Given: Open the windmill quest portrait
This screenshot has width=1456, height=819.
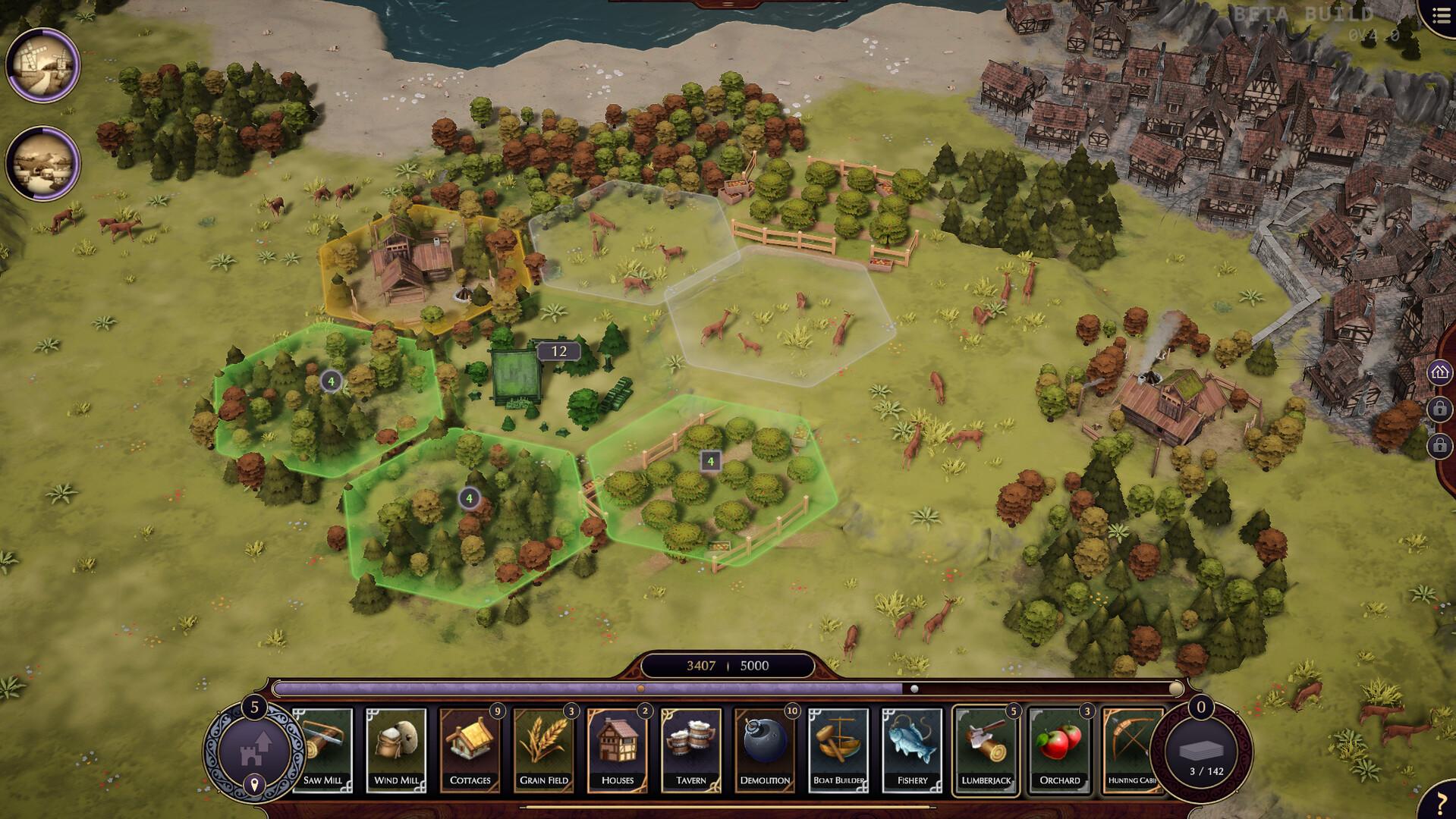Looking at the screenshot, I should pos(42,65).
